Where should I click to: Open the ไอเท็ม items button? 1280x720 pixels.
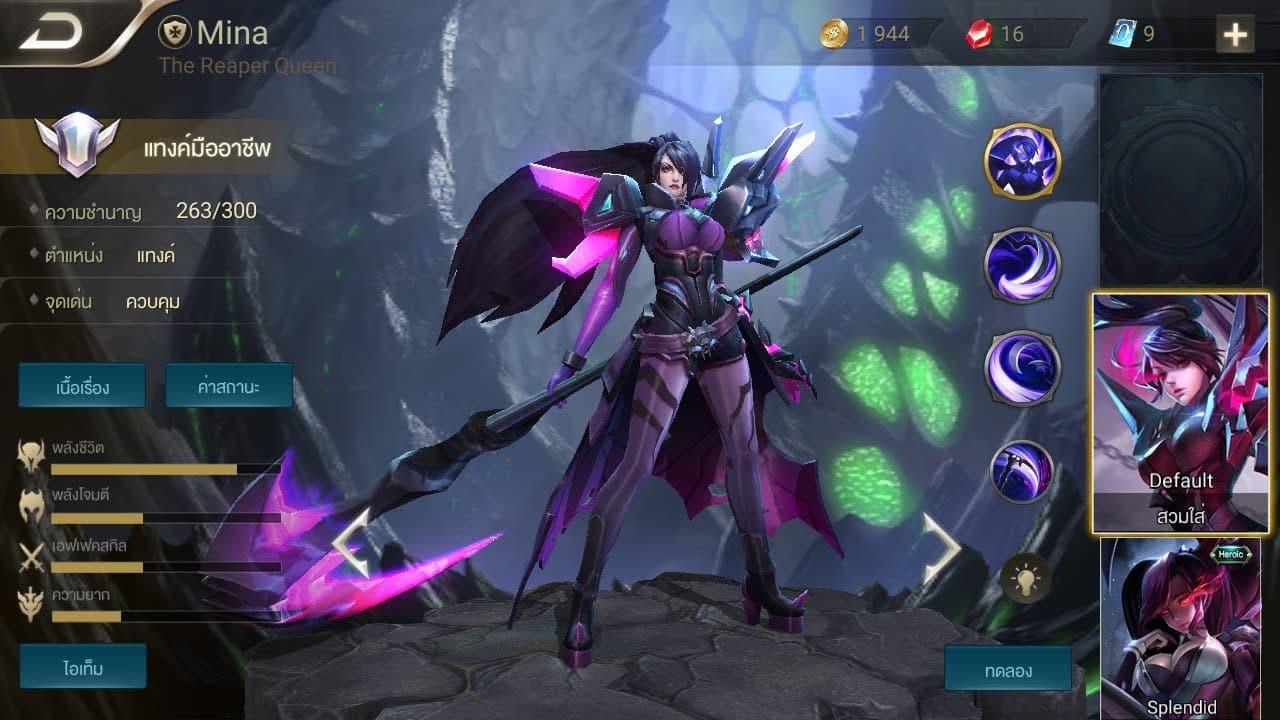[82, 666]
